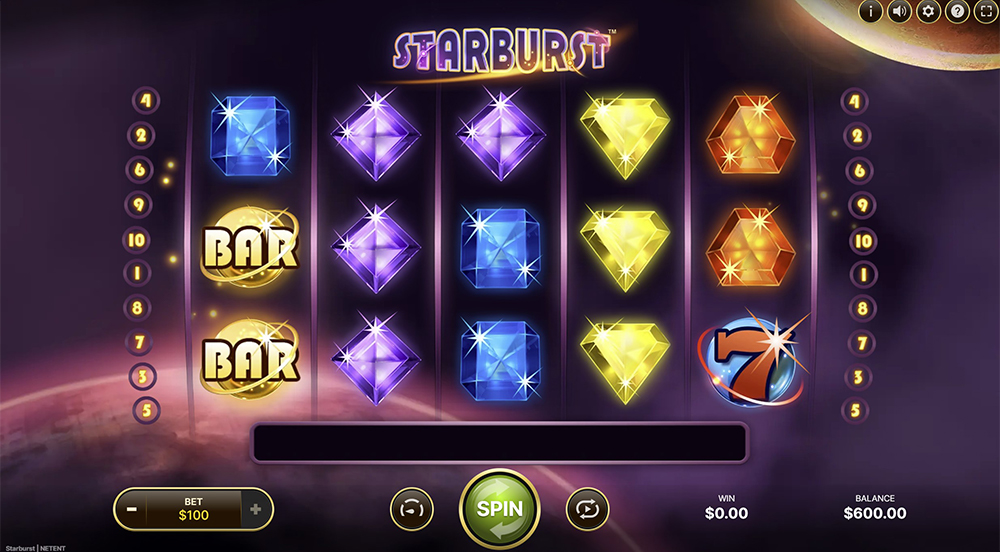Enter fullscreen mode
Screen dimensions: 1000x552
click(985, 12)
